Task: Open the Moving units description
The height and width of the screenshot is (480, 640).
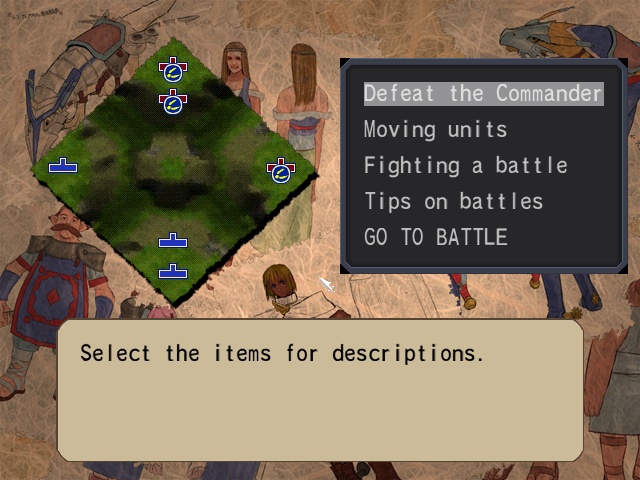Action: coord(435,130)
